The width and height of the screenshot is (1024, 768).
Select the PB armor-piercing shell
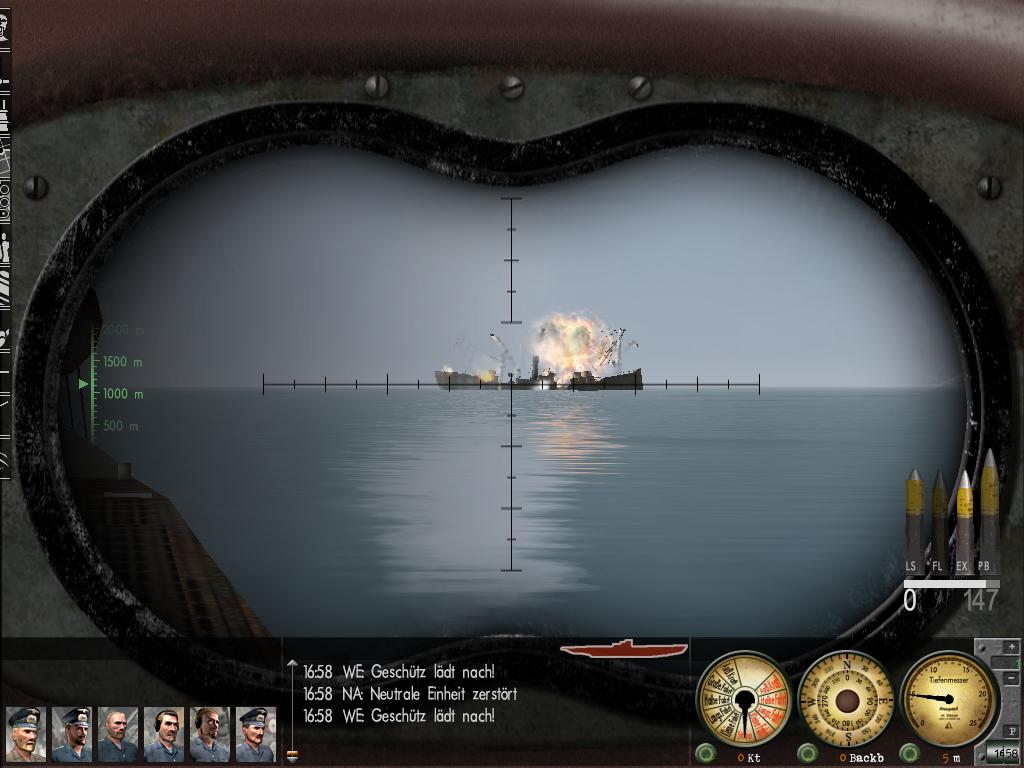(988, 515)
